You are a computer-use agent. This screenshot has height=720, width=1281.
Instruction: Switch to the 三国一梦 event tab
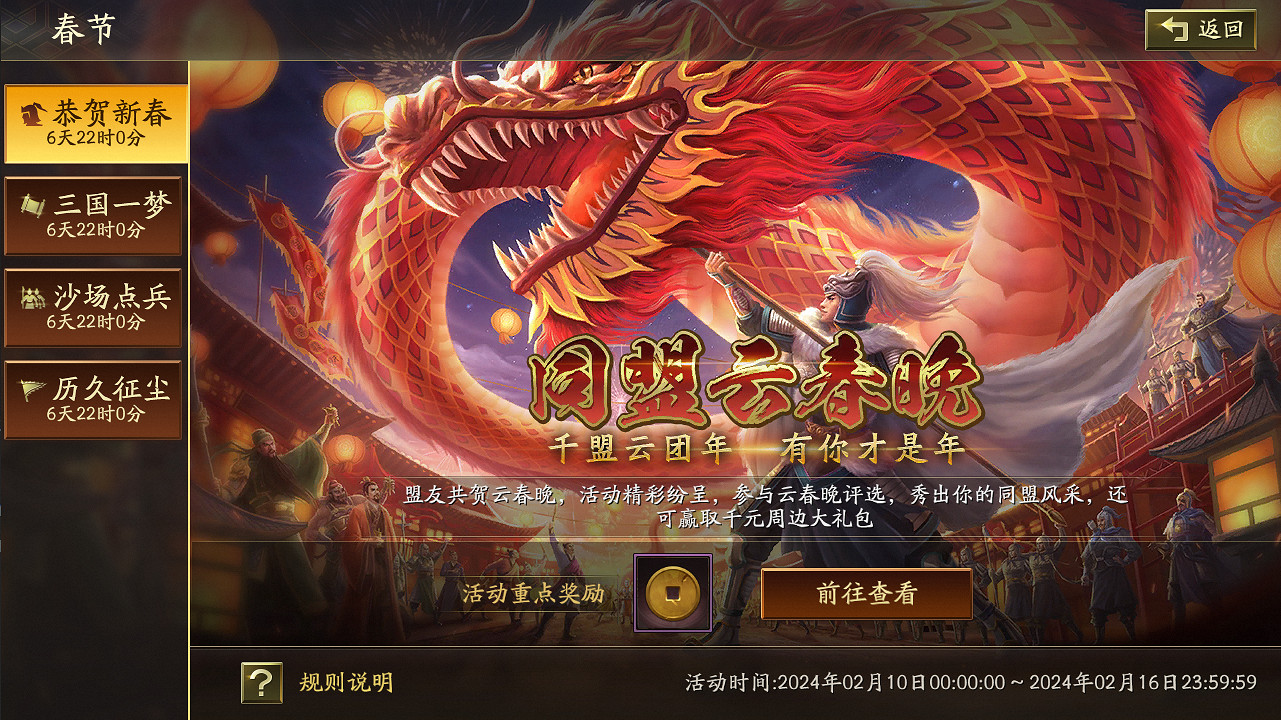95,215
